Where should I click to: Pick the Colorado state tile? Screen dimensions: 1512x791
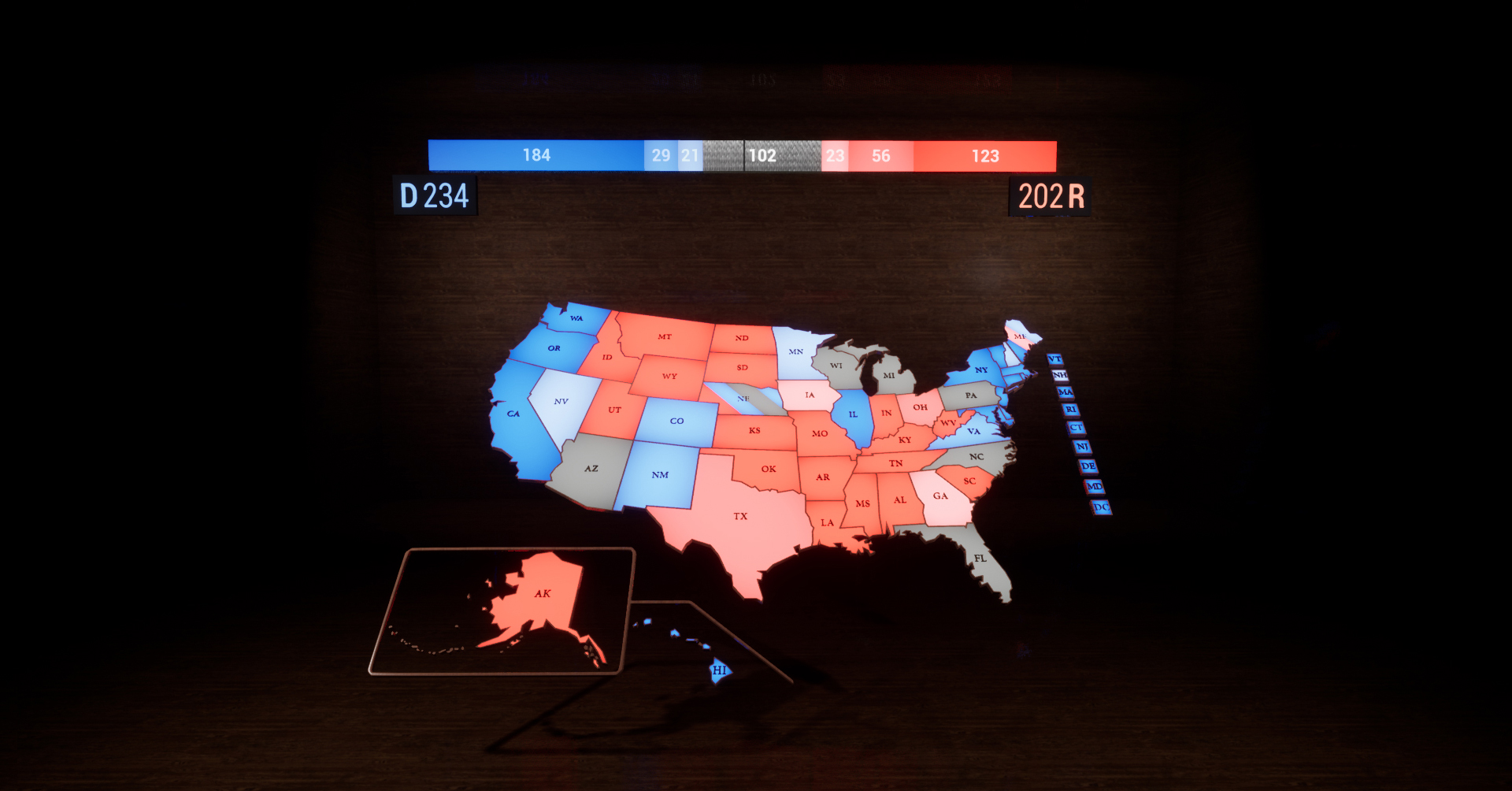[676, 421]
